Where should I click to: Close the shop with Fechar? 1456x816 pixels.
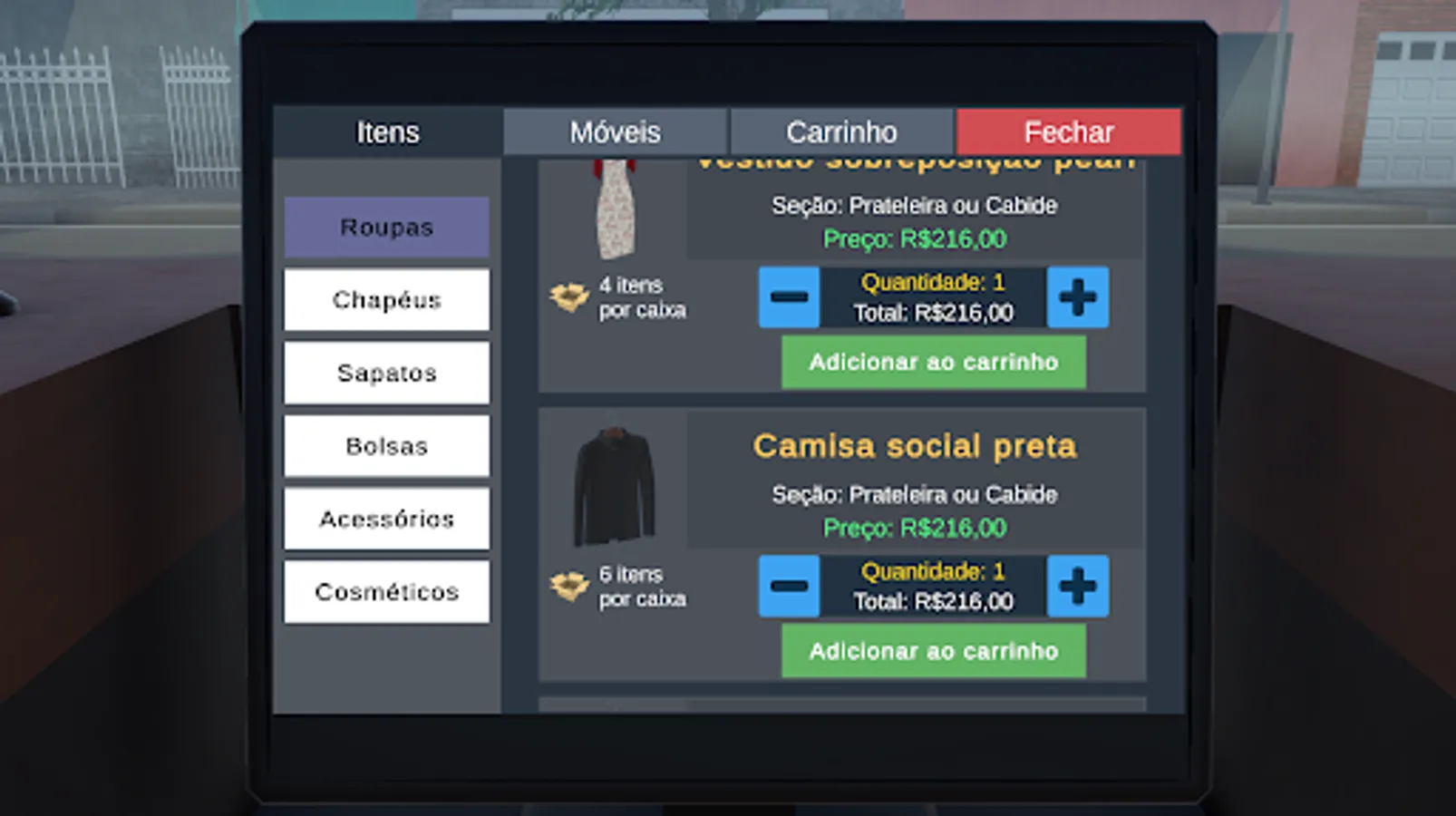tap(1068, 132)
